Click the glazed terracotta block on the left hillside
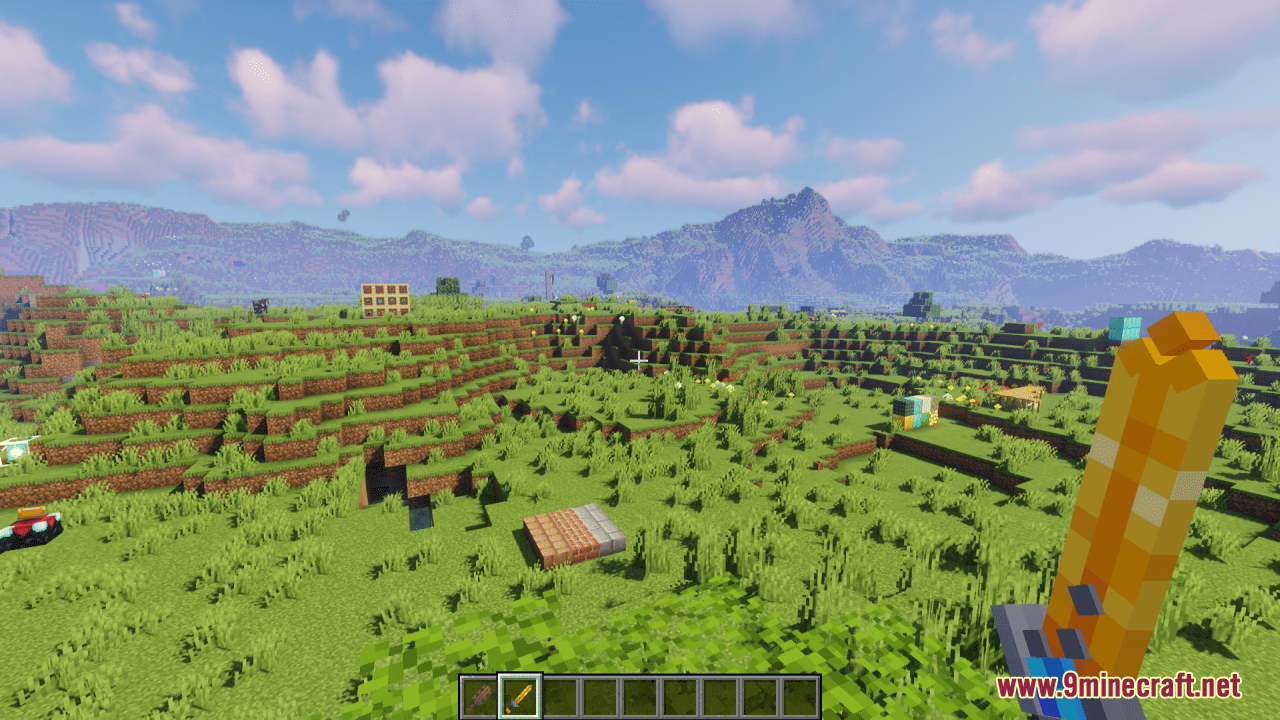This screenshot has width=1280, height=720. 16,450
